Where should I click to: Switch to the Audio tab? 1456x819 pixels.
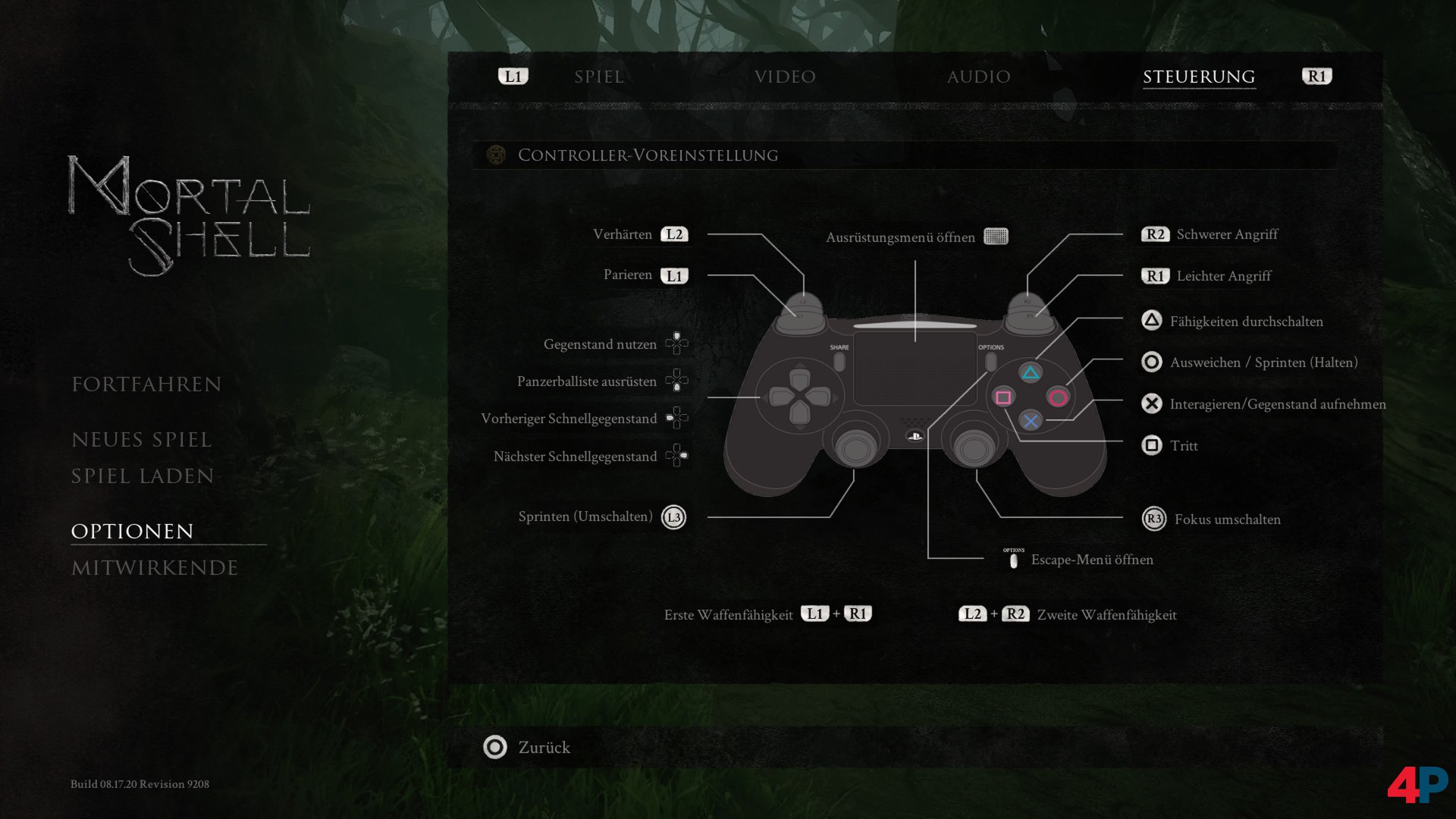point(978,77)
